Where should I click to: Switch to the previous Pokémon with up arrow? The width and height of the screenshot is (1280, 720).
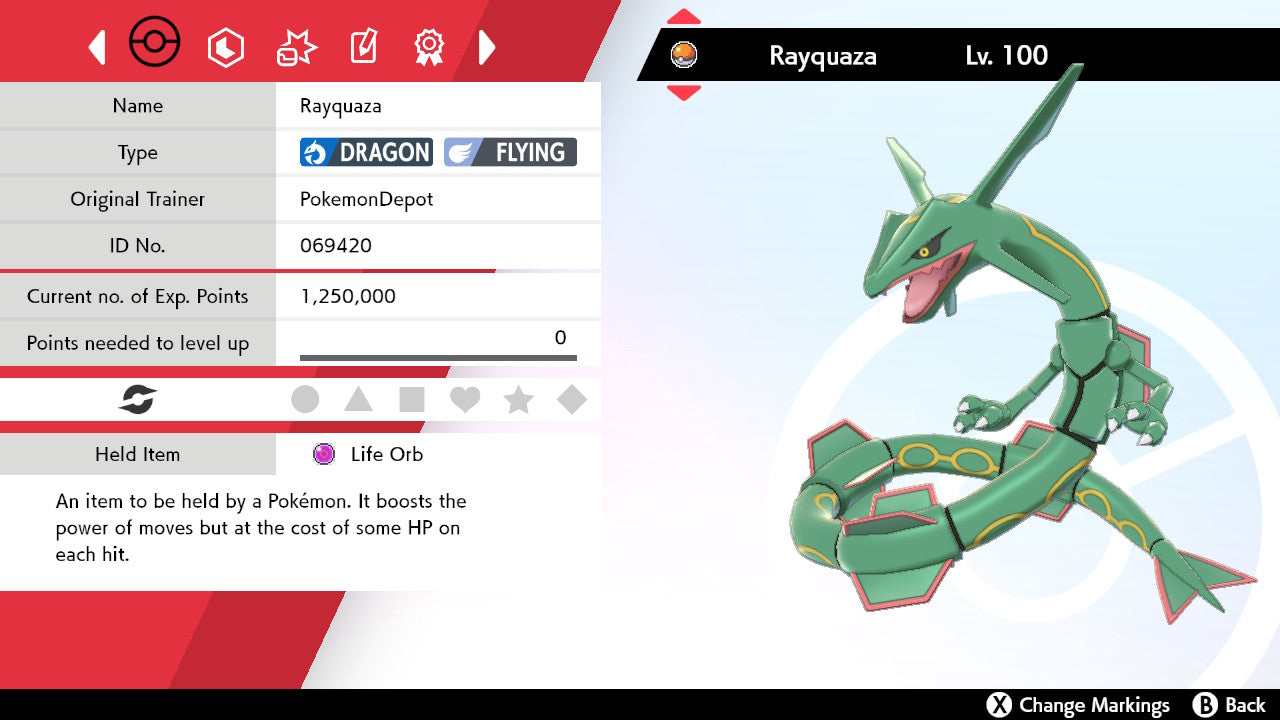pos(683,17)
